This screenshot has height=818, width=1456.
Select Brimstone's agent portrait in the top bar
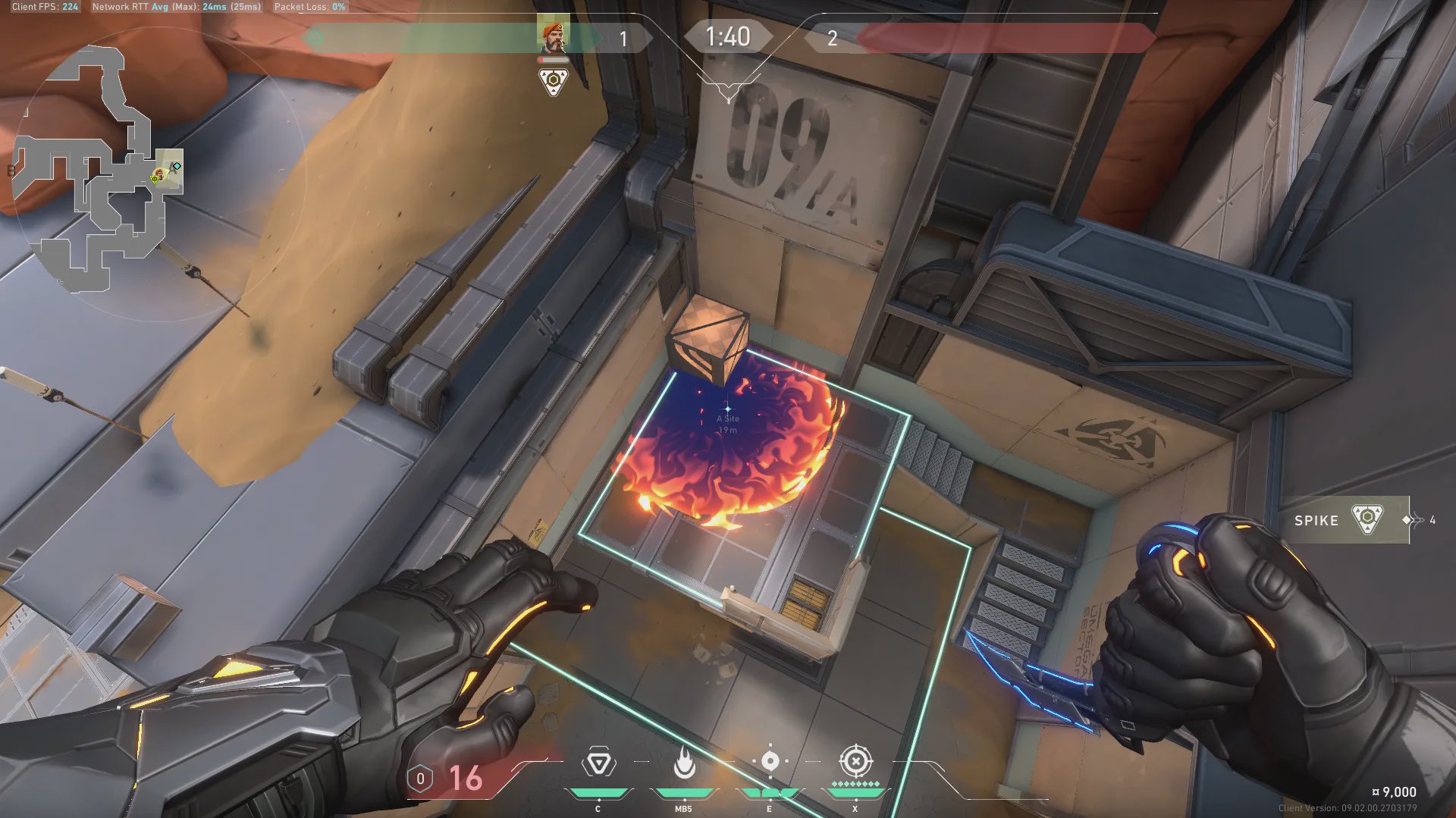tap(553, 36)
